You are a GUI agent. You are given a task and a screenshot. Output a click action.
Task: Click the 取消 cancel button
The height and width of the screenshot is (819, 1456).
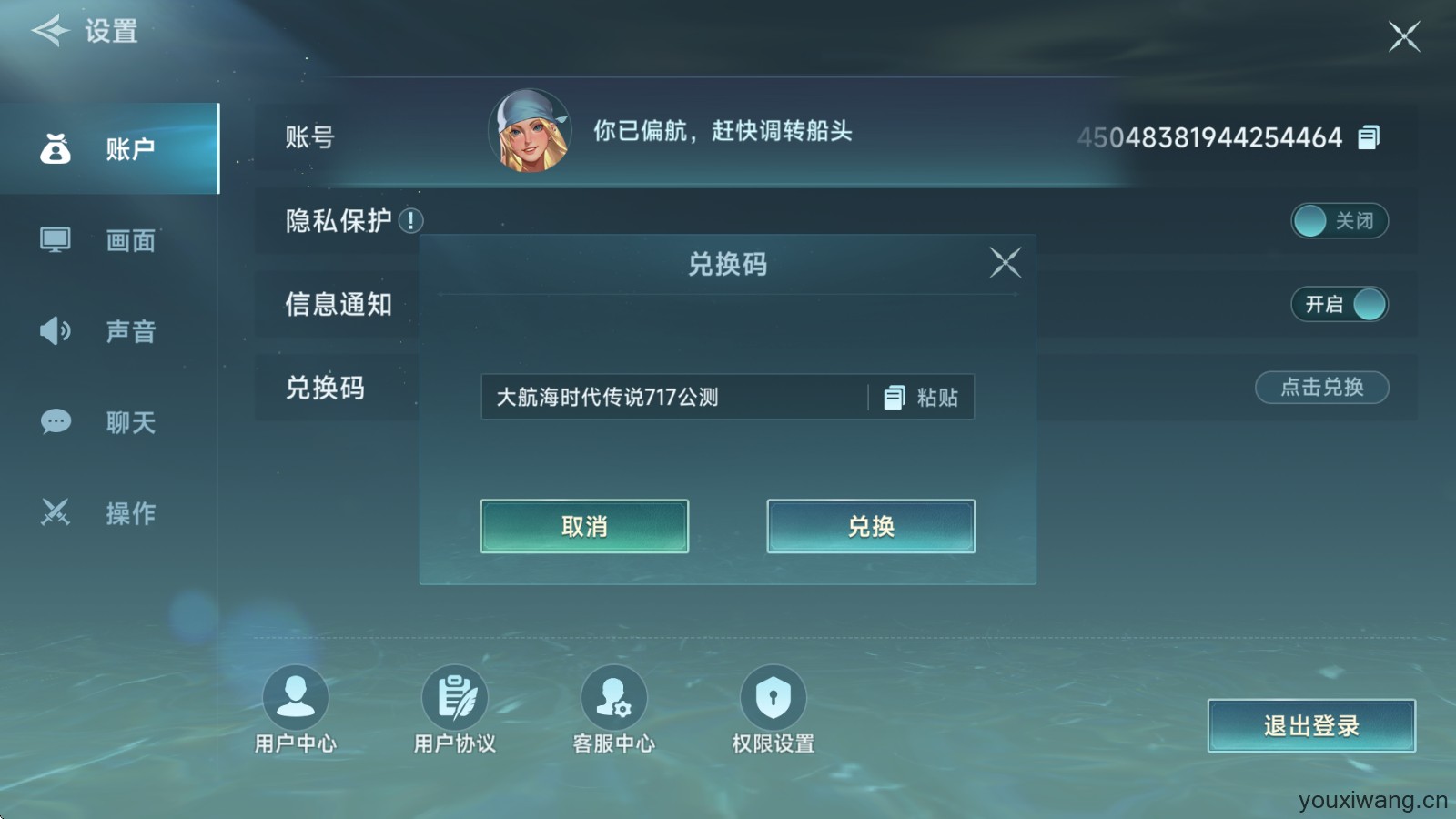click(583, 526)
